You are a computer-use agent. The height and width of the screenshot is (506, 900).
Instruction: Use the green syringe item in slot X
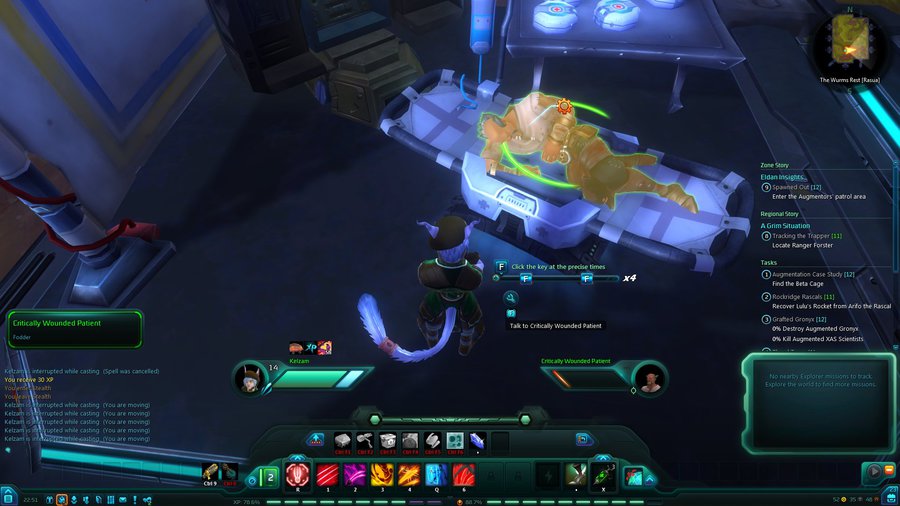(602, 475)
